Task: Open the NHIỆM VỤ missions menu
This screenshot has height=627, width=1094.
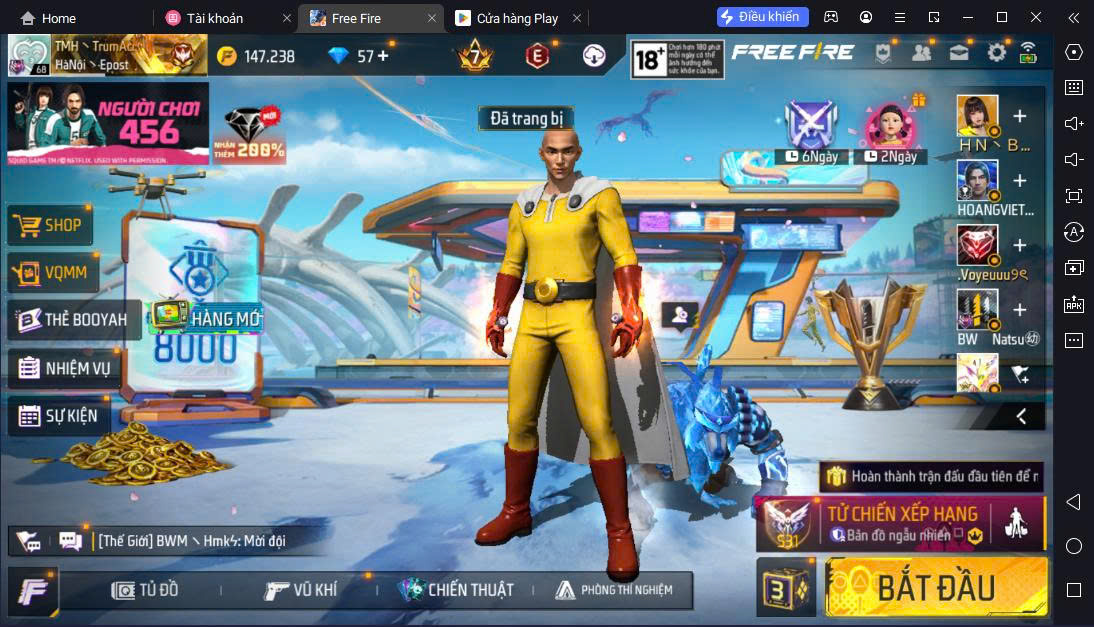Action: point(66,368)
